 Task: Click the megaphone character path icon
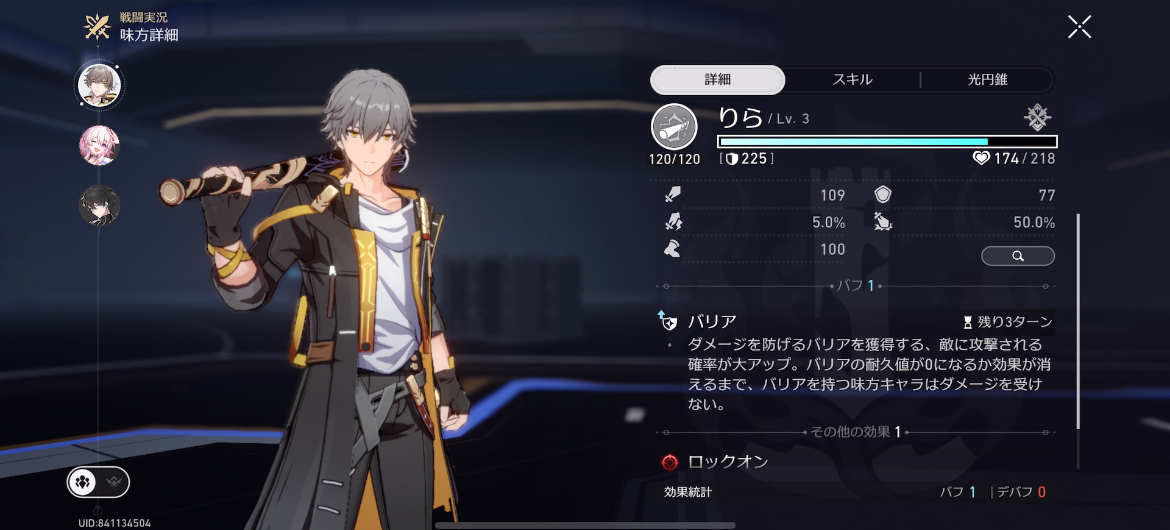coord(675,127)
